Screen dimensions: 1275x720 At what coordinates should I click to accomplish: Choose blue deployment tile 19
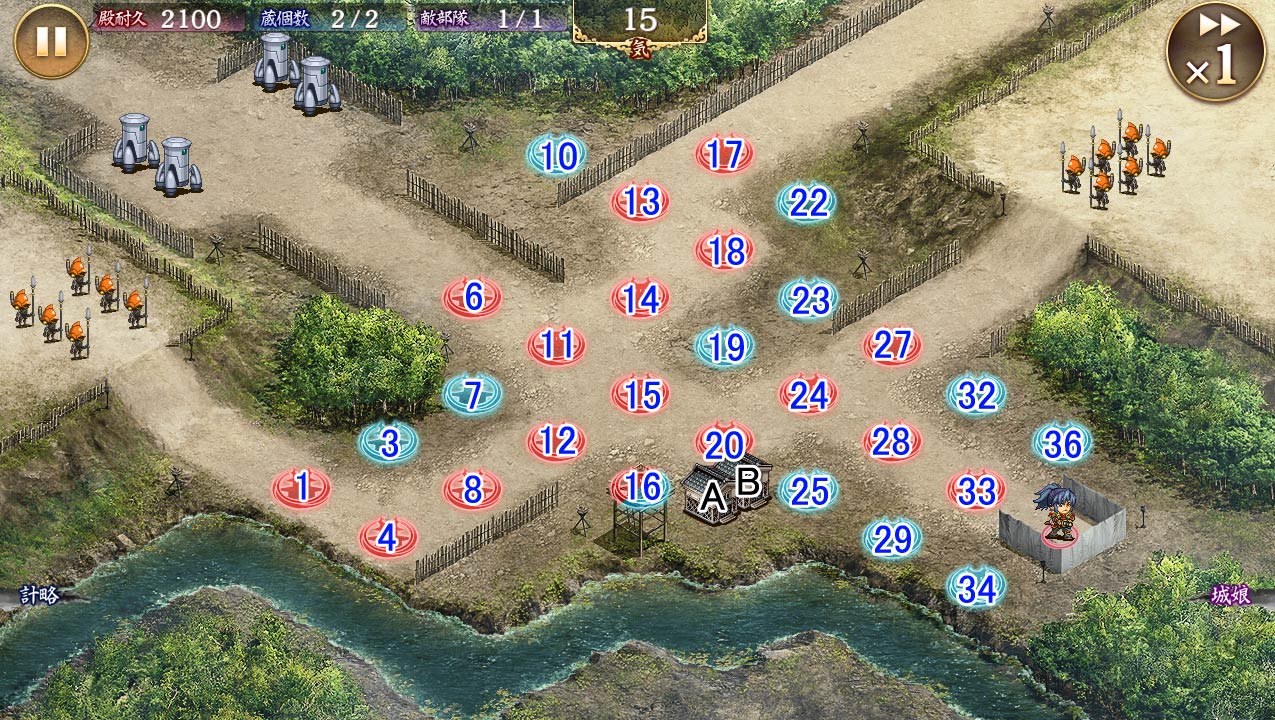pyautogui.click(x=725, y=347)
